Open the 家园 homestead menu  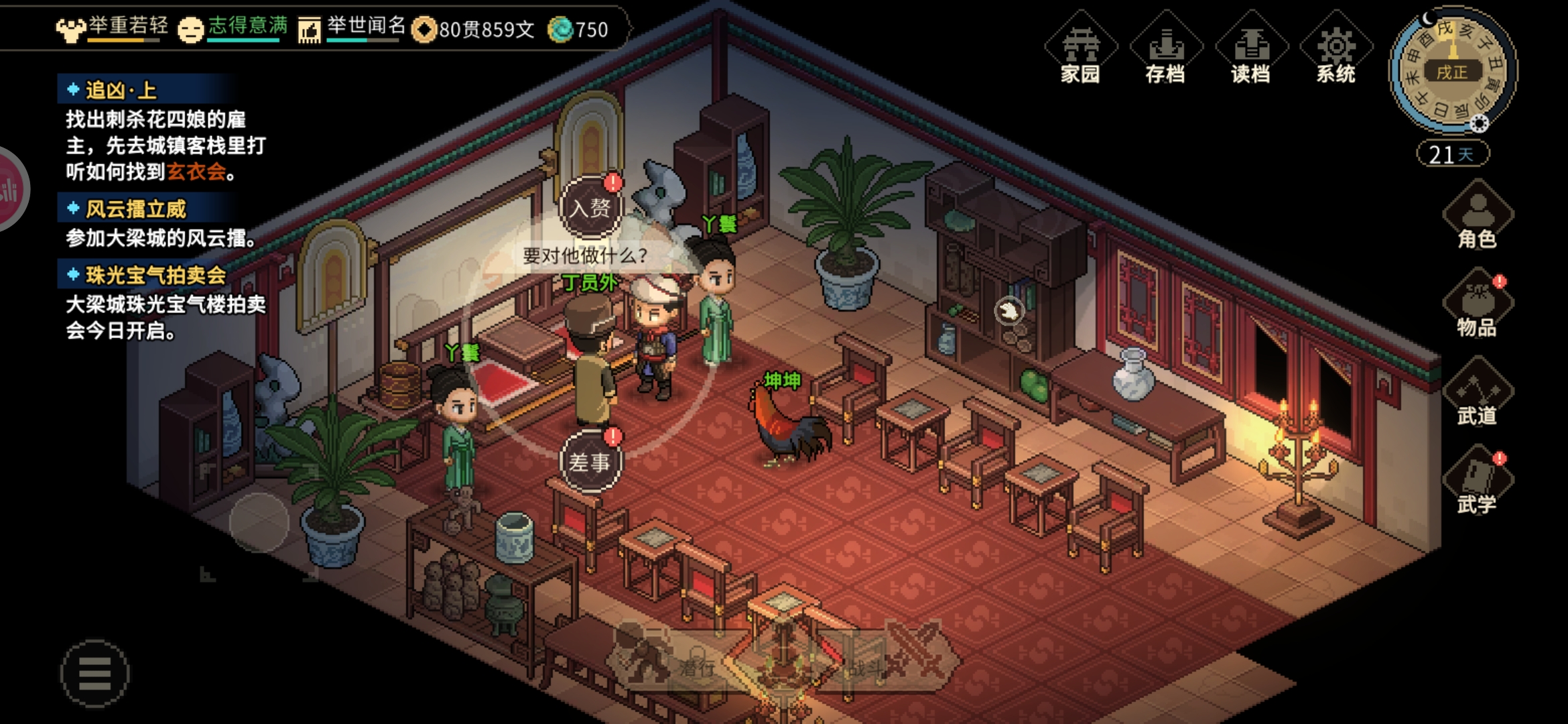point(1080,50)
